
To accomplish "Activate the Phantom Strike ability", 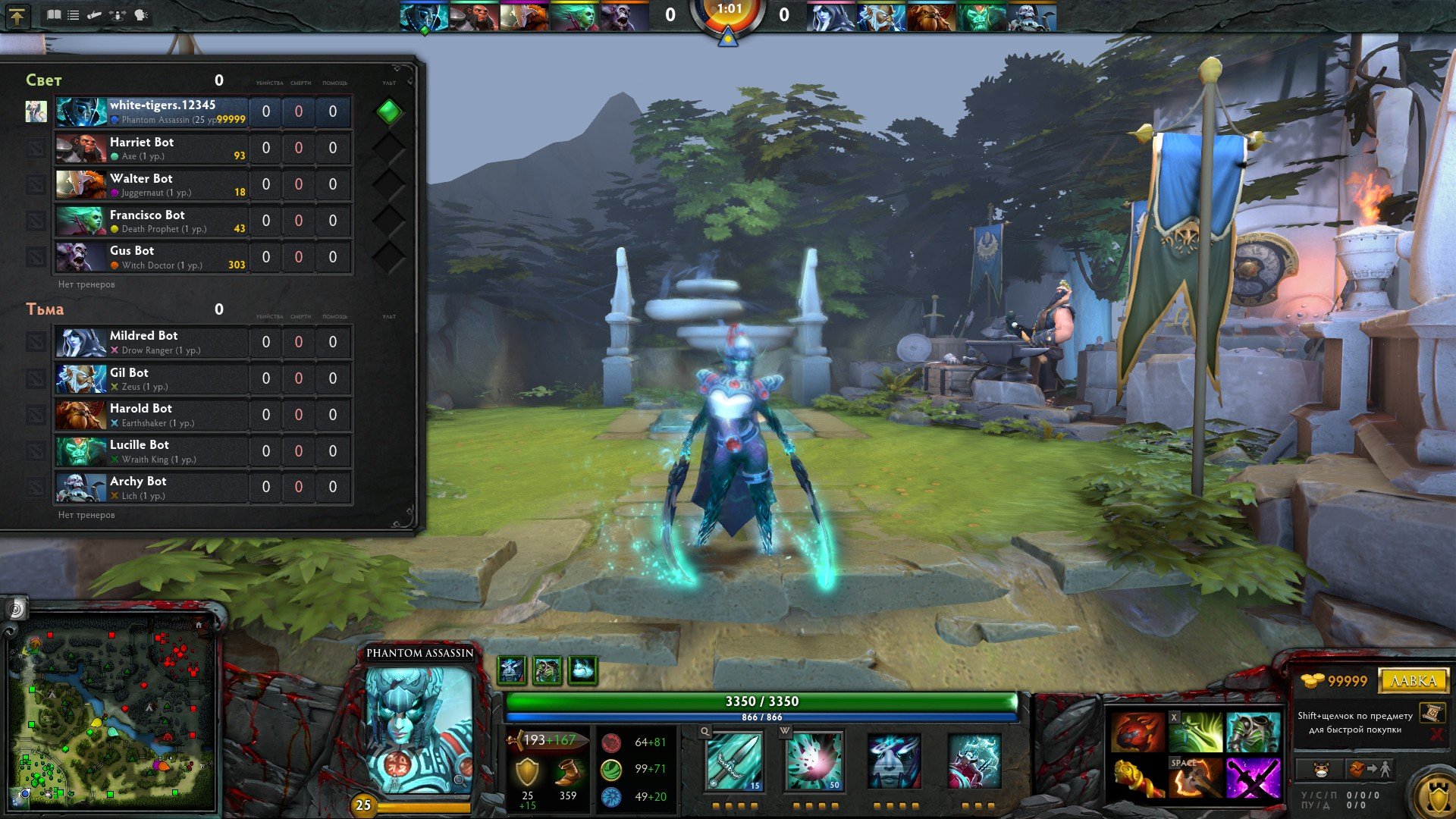I will pyautogui.click(x=814, y=761).
